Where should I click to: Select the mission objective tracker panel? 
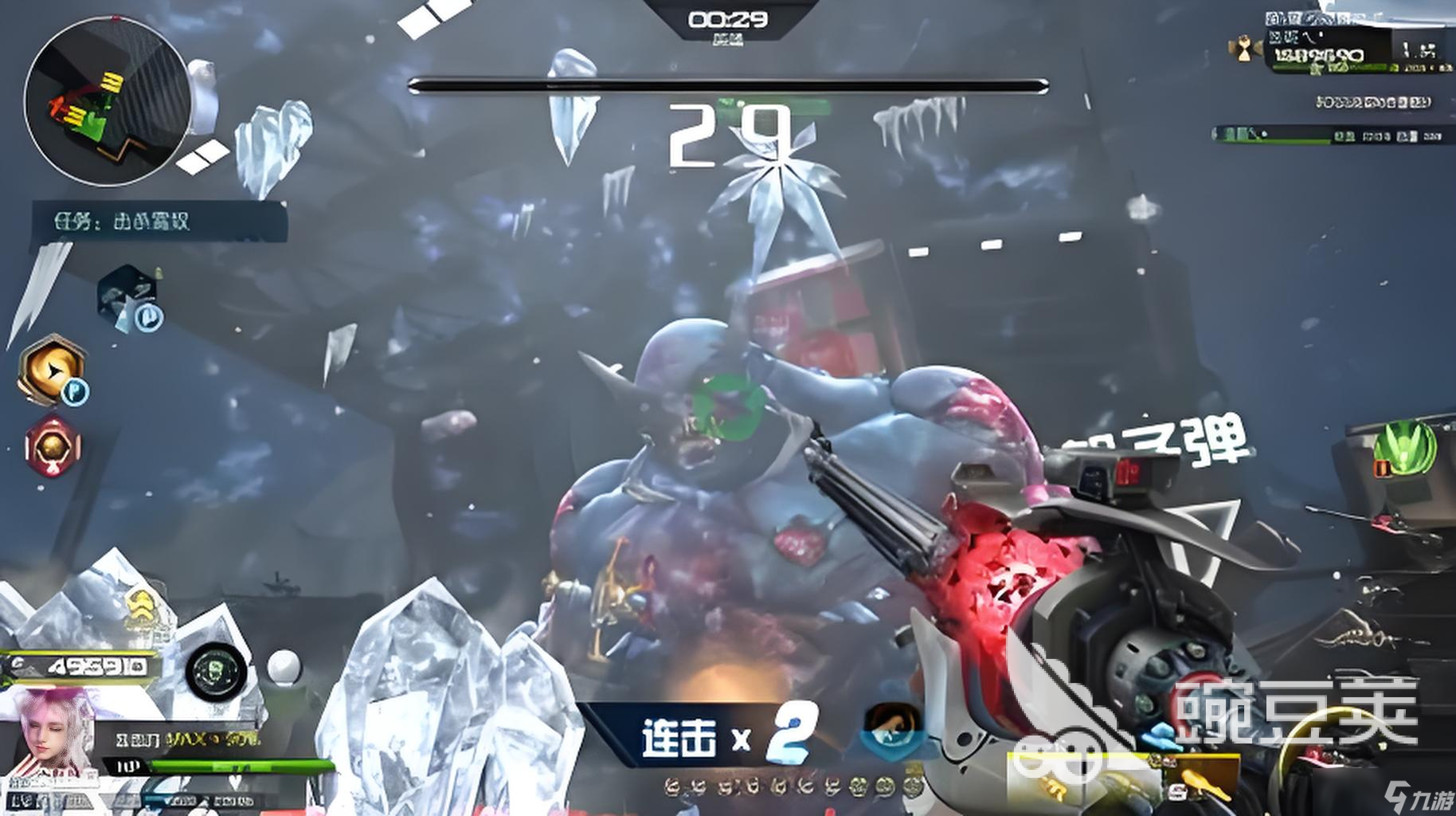[x=159, y=221]
